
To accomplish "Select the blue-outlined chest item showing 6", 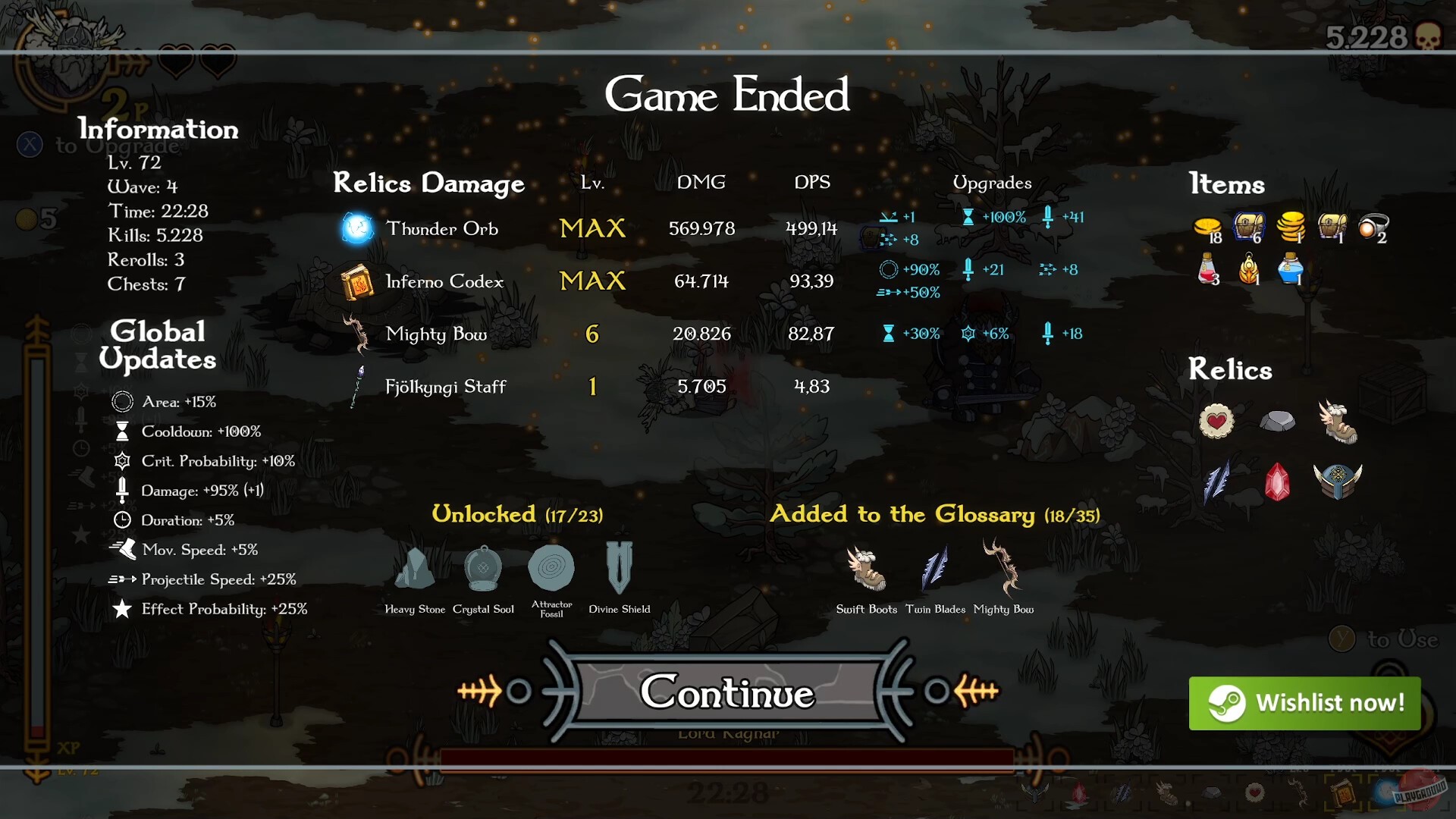I will coord(1249,225).
